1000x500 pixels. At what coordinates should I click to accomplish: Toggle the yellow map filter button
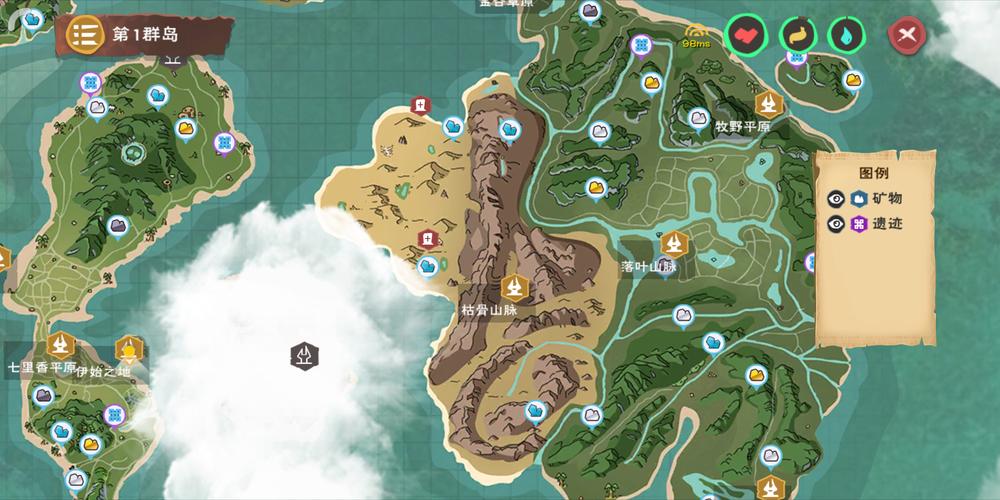(x=797, y=35)
